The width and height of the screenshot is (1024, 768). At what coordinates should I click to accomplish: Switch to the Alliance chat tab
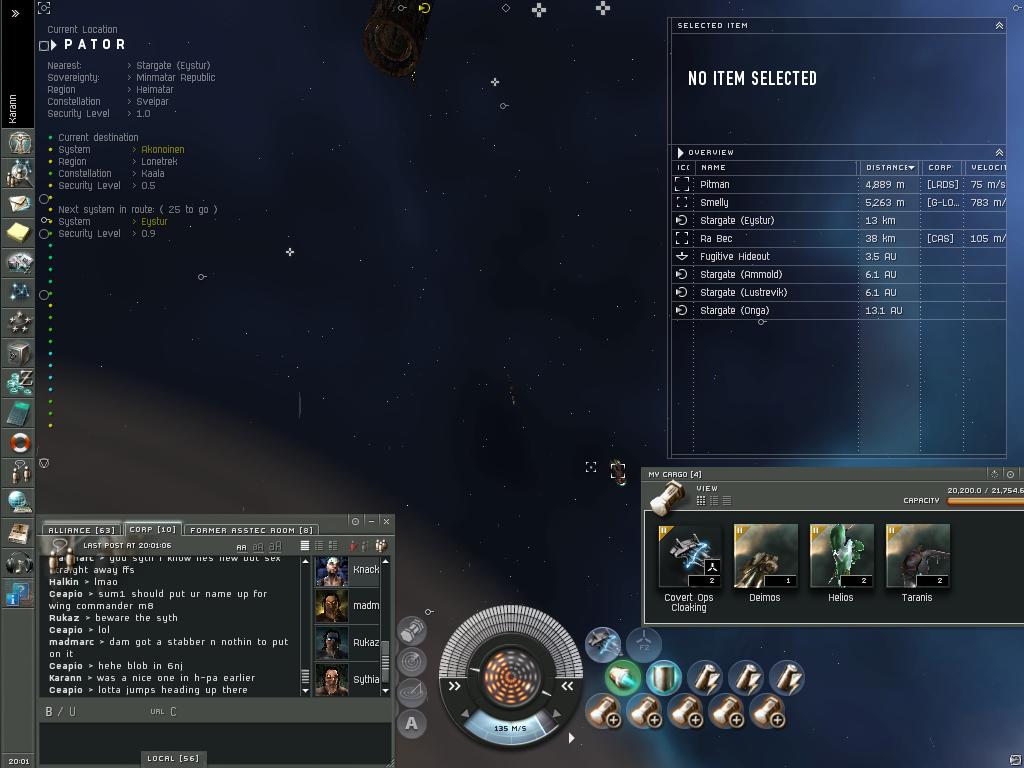click(81, 530)
